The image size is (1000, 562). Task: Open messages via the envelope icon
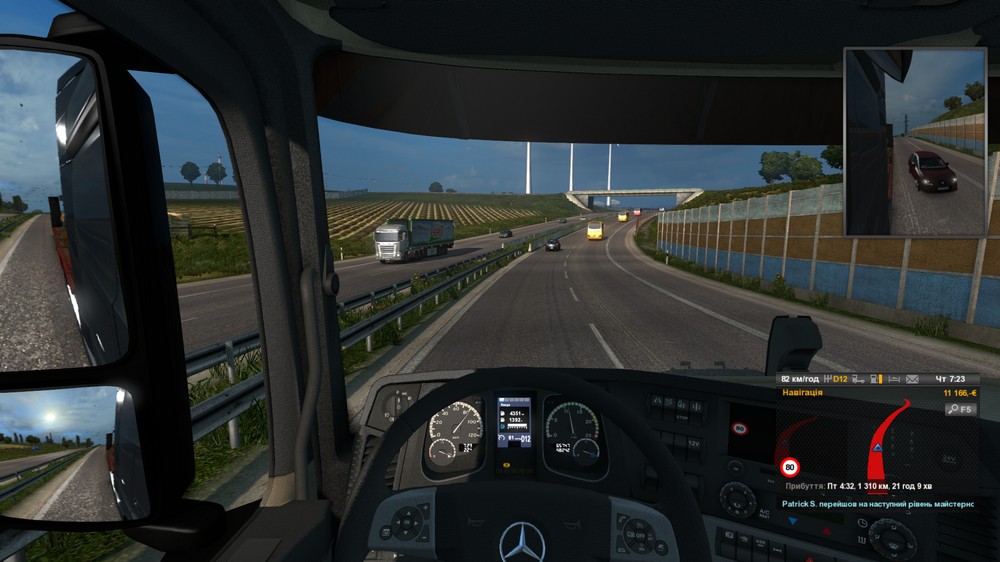tap(911, 380)
